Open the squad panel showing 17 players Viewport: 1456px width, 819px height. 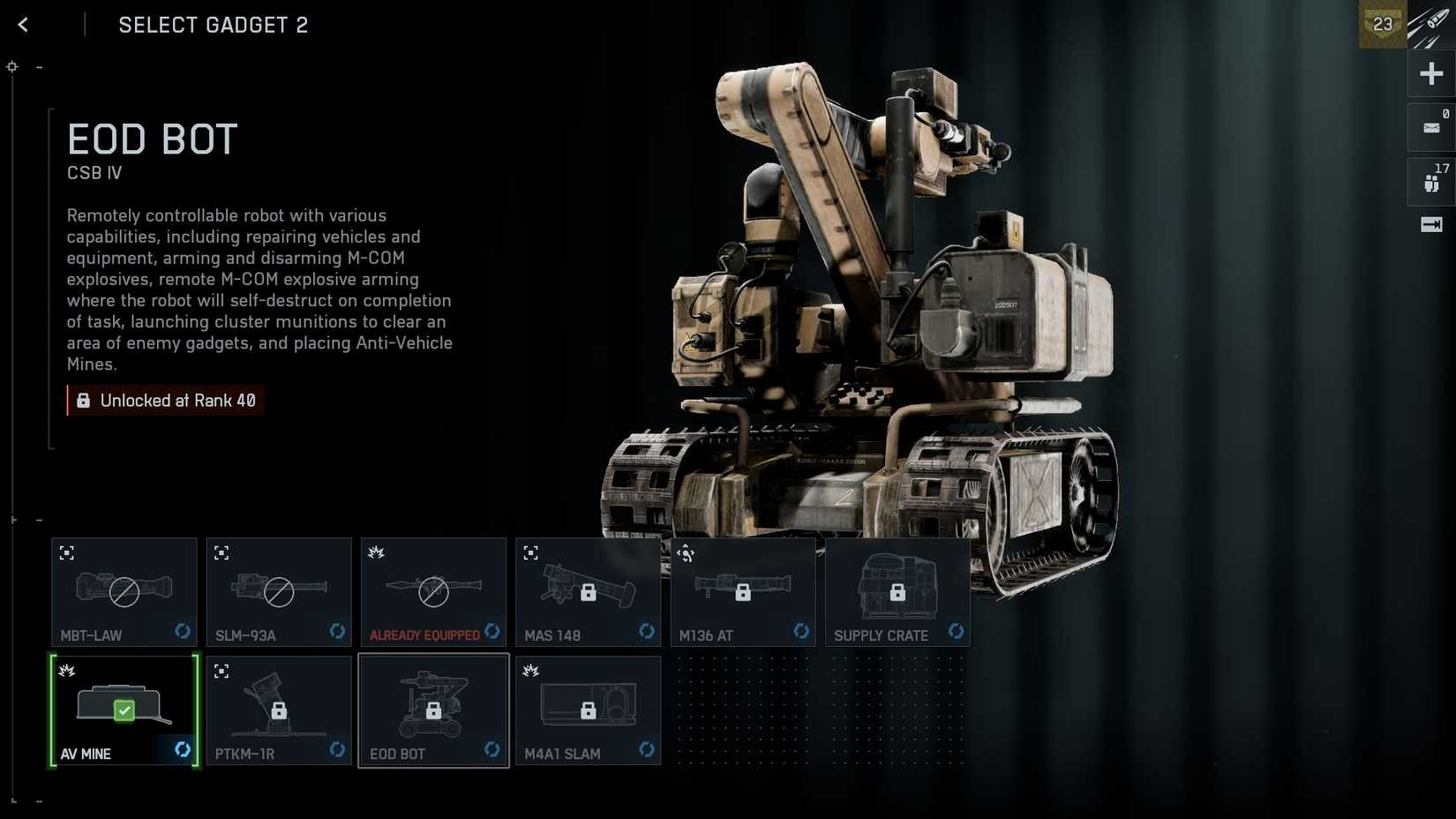(1431, 180)
